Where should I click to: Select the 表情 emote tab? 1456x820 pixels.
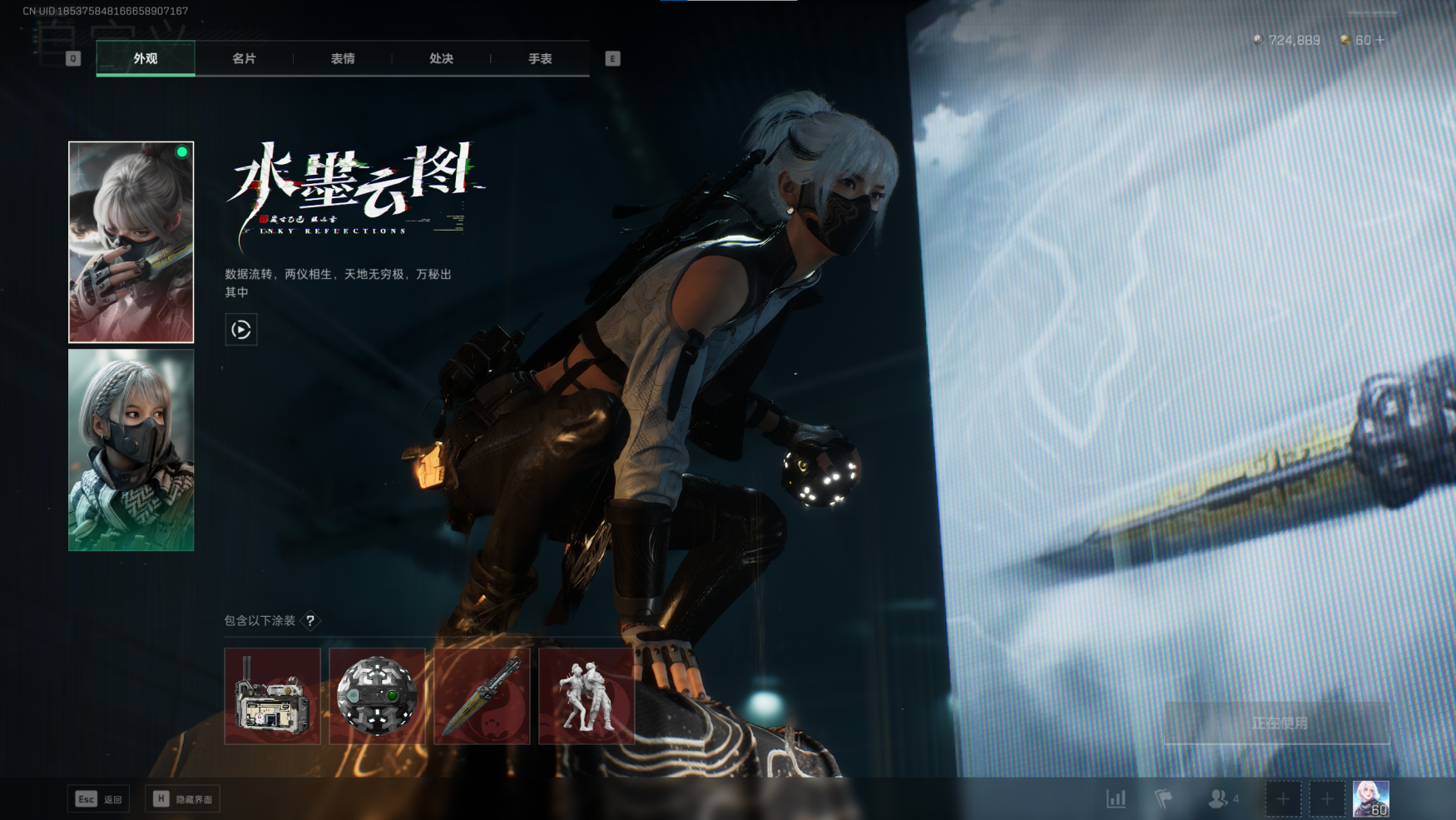coord(343,58)
